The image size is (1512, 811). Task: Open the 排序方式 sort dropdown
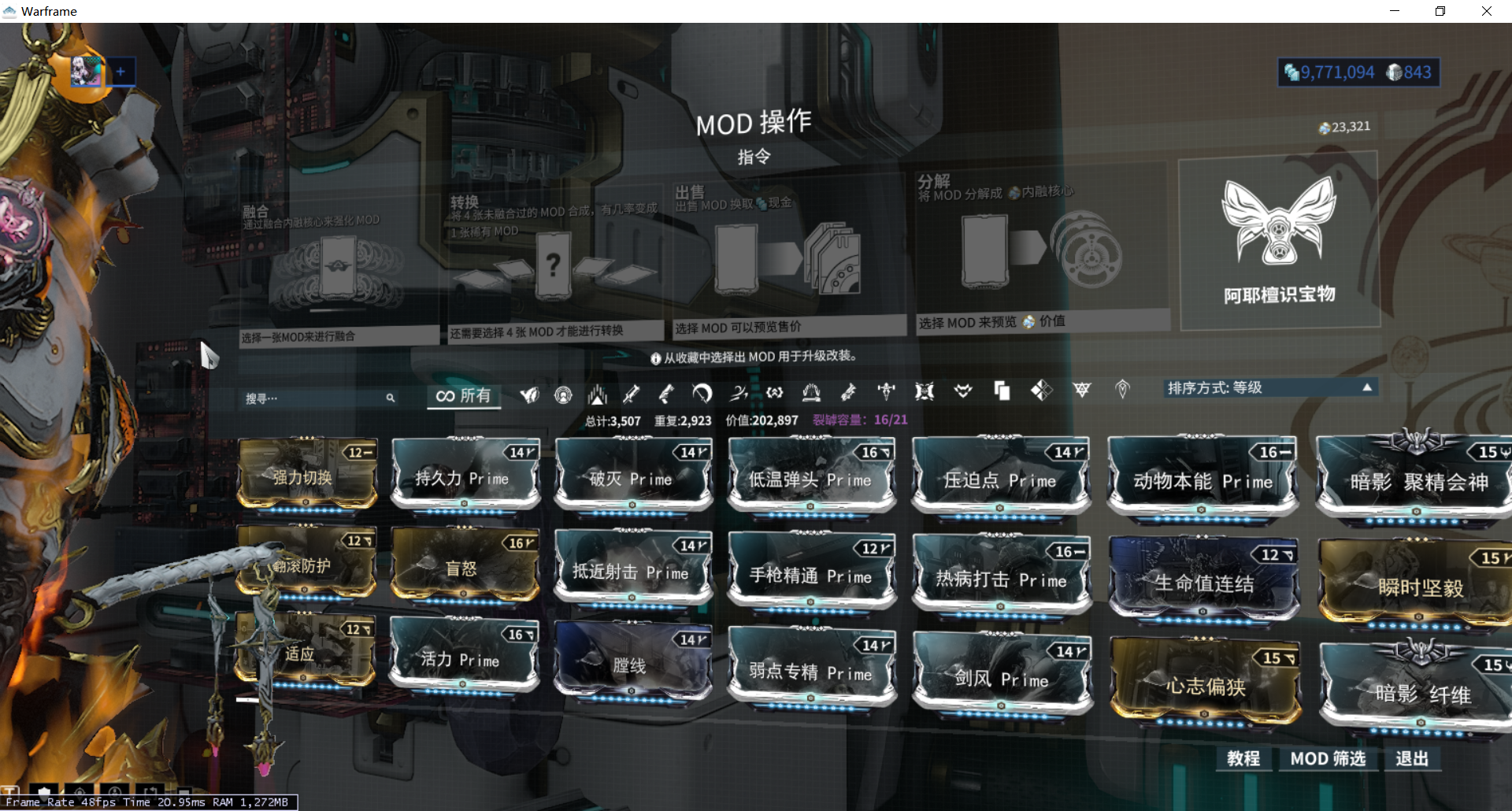coord(1269,387)
